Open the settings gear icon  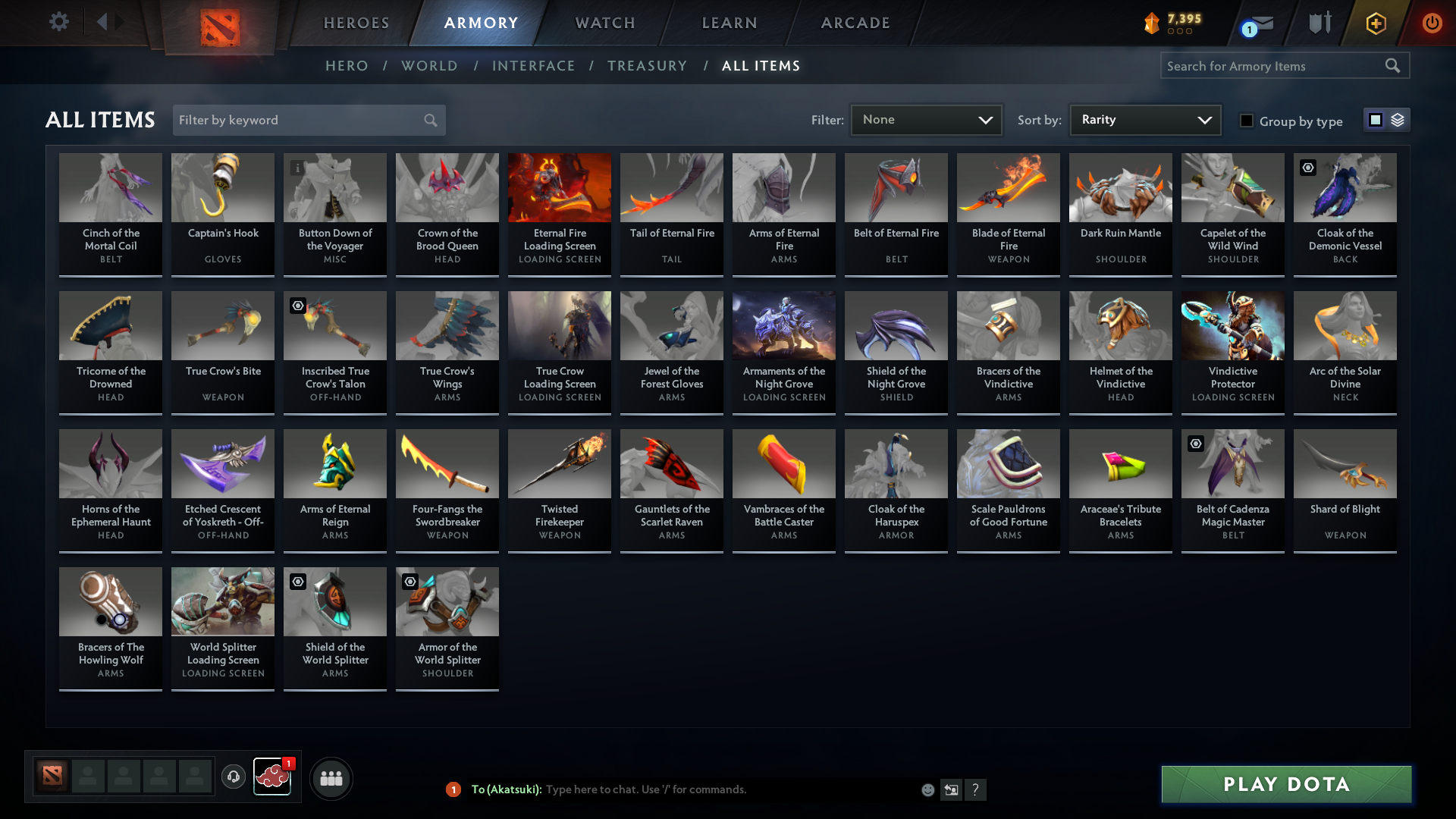point(58,22)
